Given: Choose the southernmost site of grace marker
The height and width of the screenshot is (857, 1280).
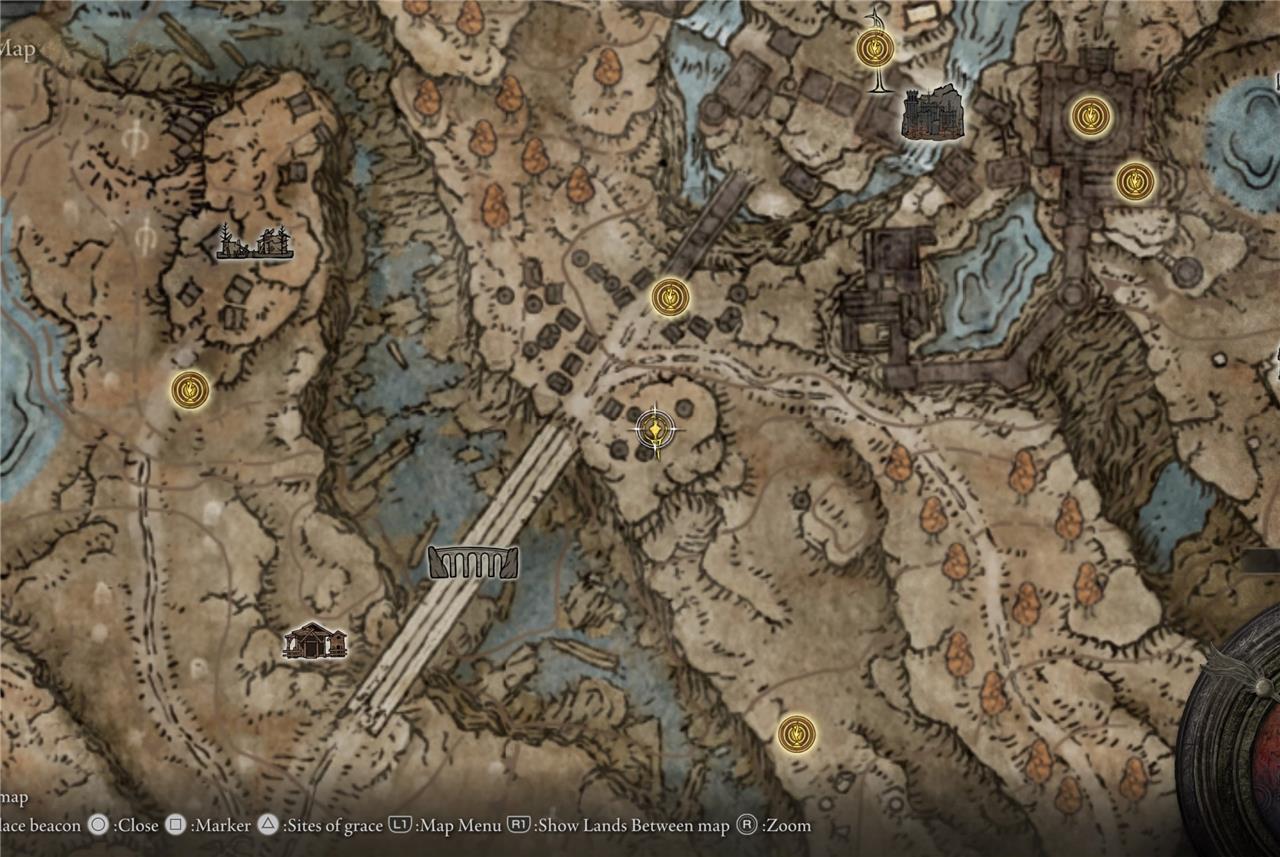Looking at the screenshot, I should pyautogui.click(x=796, y=734).
